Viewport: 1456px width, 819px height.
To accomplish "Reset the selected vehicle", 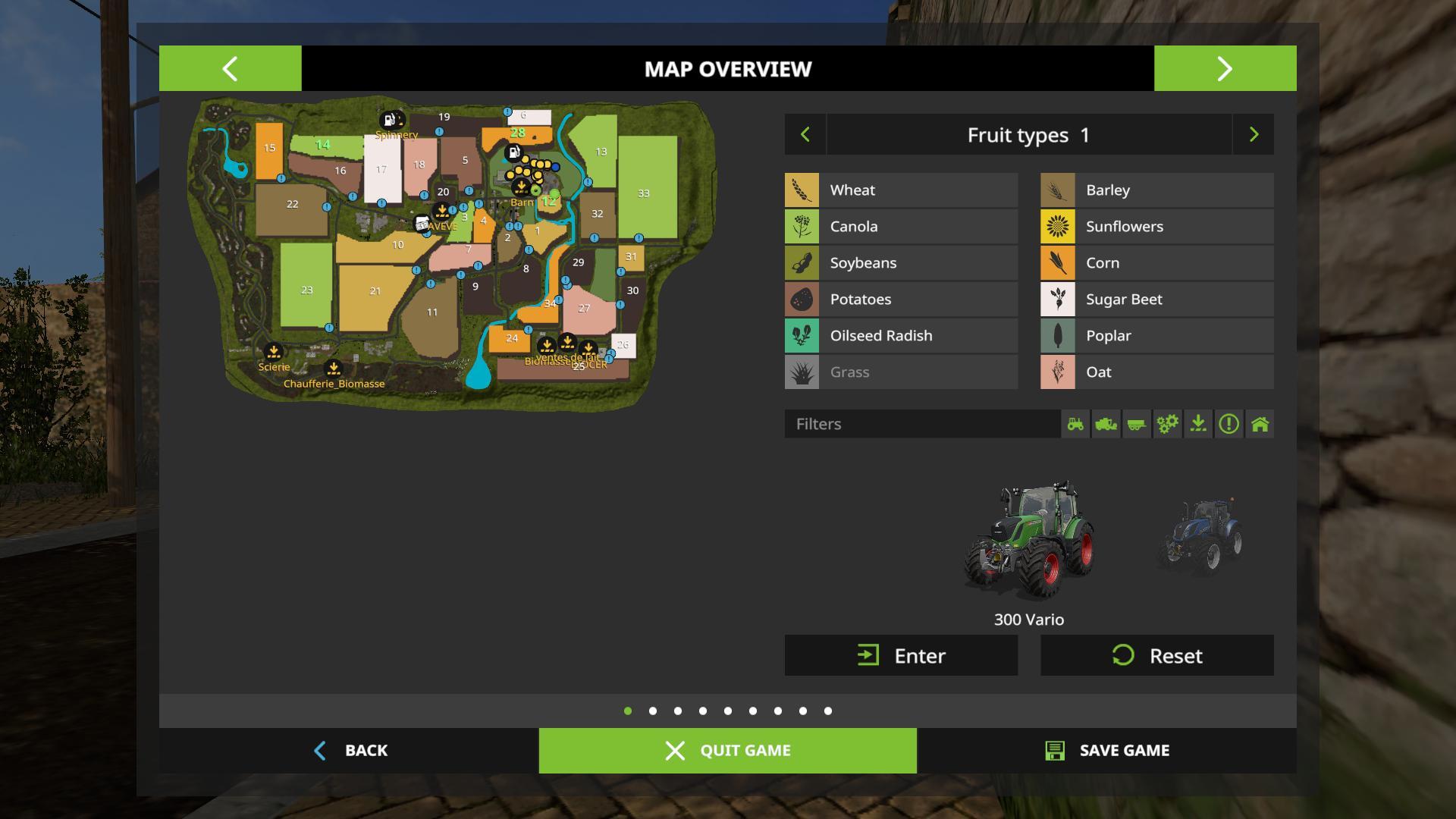I will tap(1156, 655).
